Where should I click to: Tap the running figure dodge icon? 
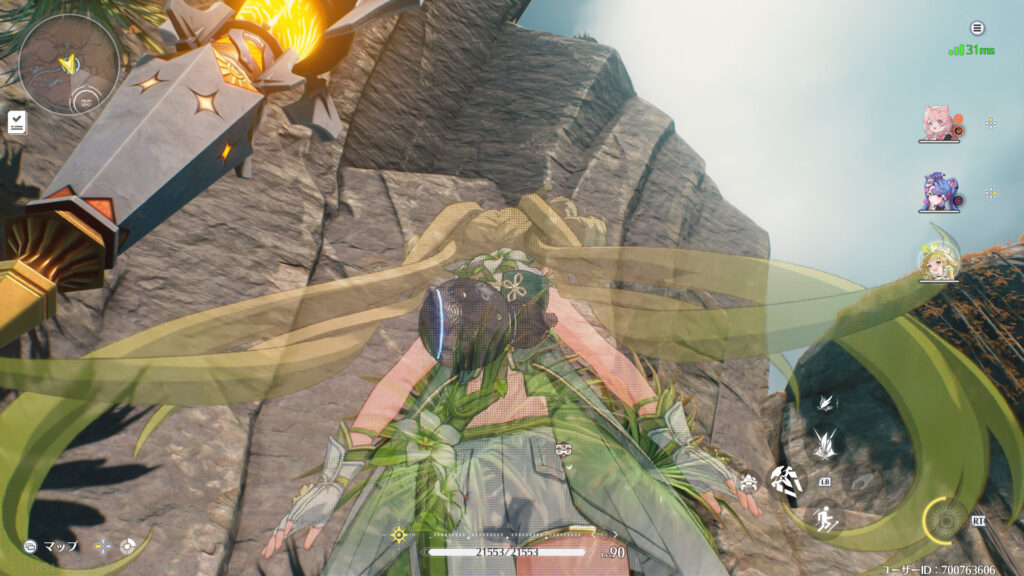click(x=825, y=518)
